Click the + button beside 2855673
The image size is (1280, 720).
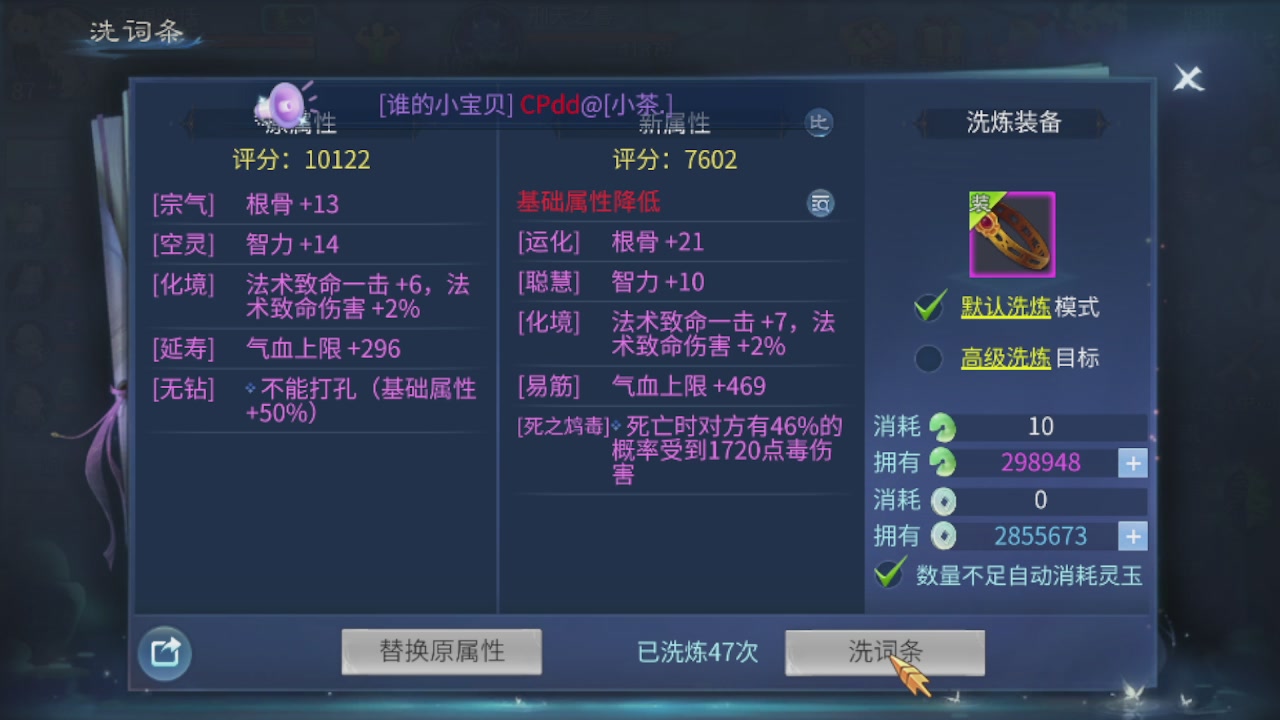pos(1132,536)
